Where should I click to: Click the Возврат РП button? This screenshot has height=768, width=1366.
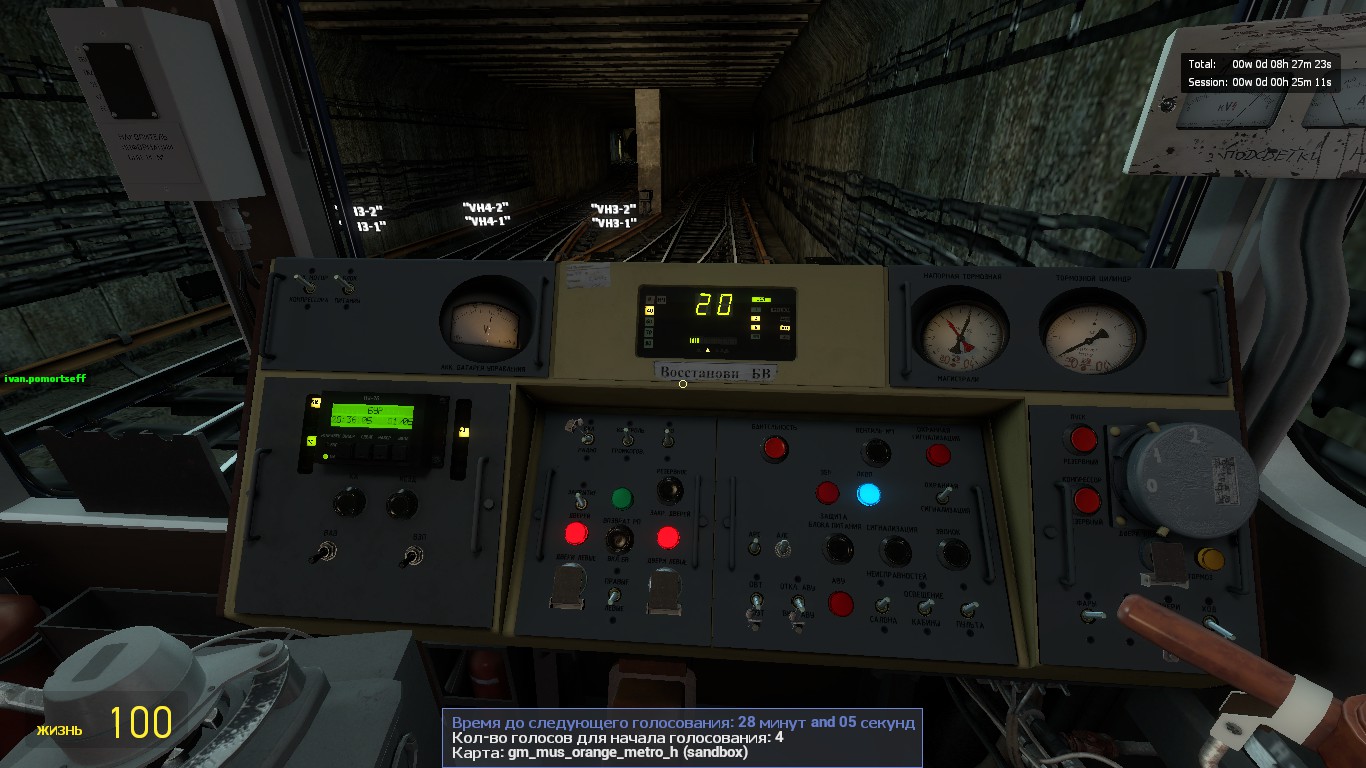coord(622,540)
